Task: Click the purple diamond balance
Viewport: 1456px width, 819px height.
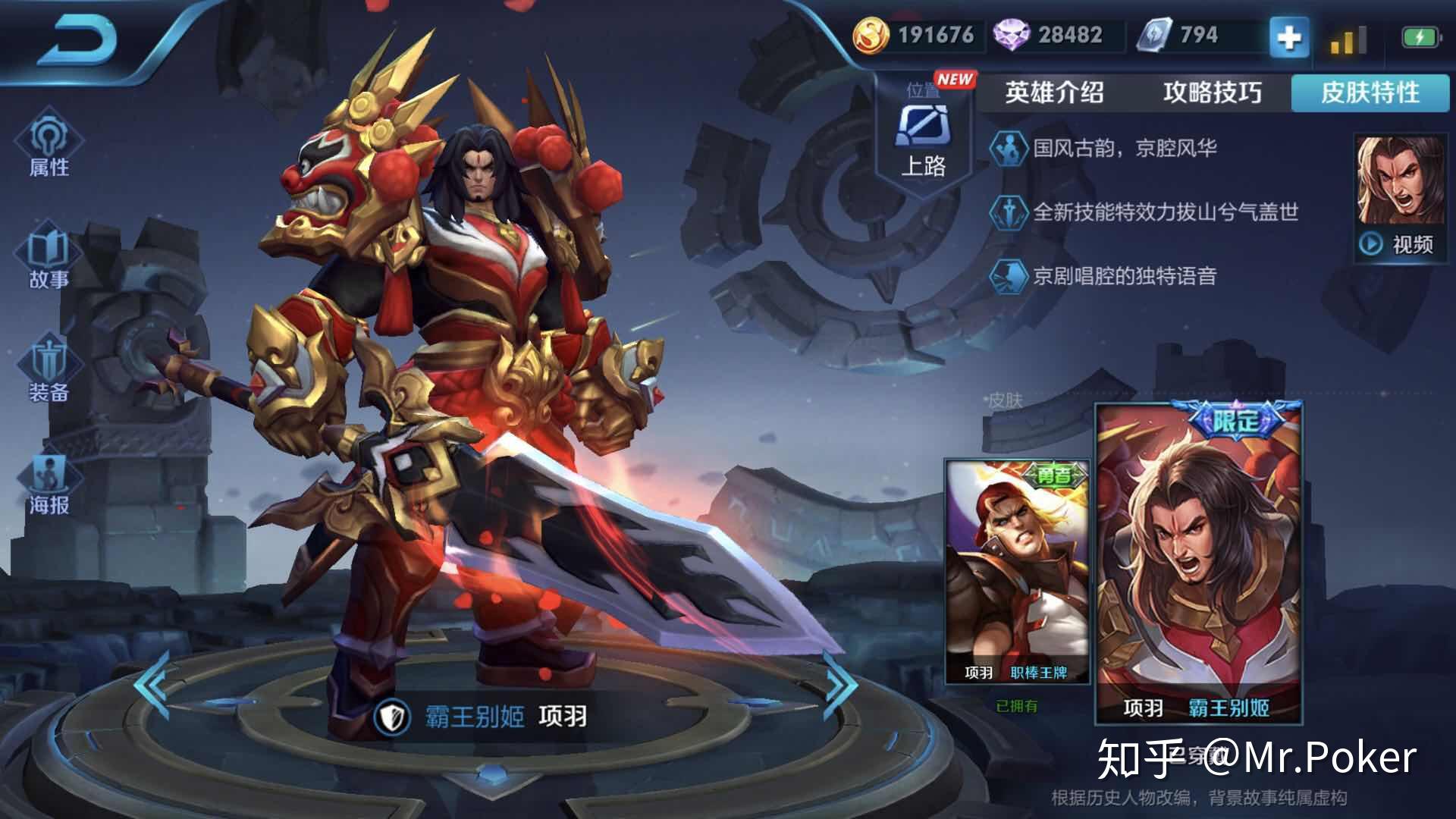Action: click(x=1050, y=35)
